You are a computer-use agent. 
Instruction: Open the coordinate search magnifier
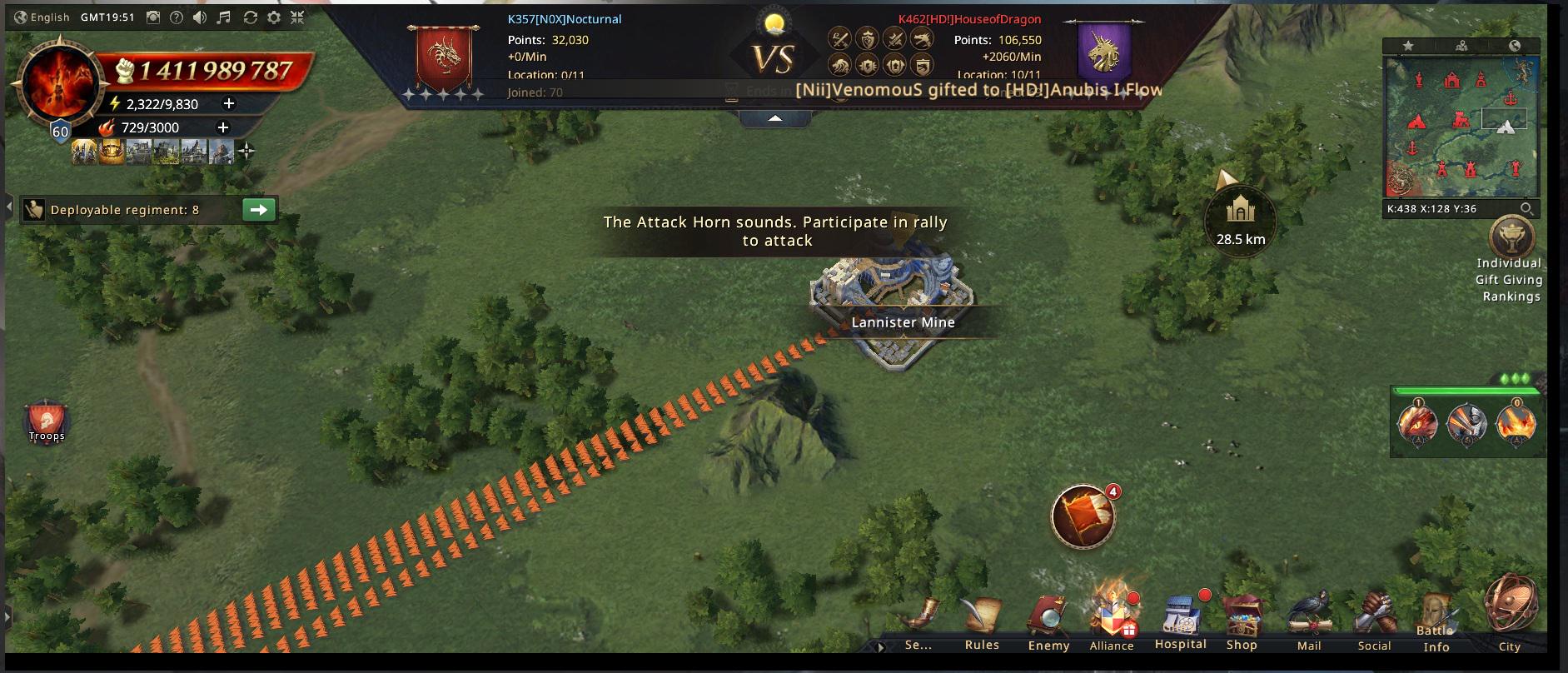pos(1526,209)
